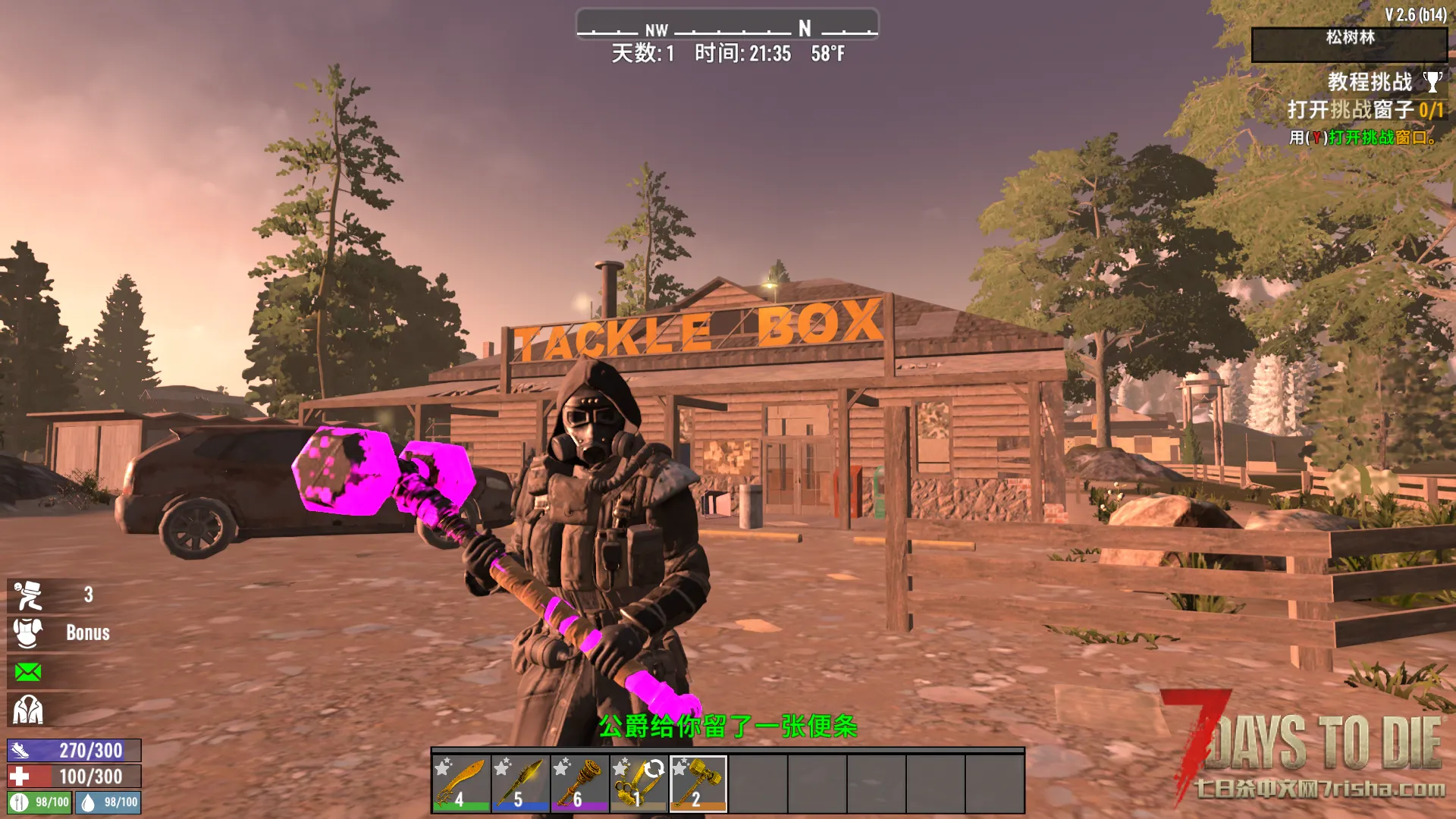Select the golden knuckles and knife slot
This screenshot has width=1456, height=819.
(639, 783)
